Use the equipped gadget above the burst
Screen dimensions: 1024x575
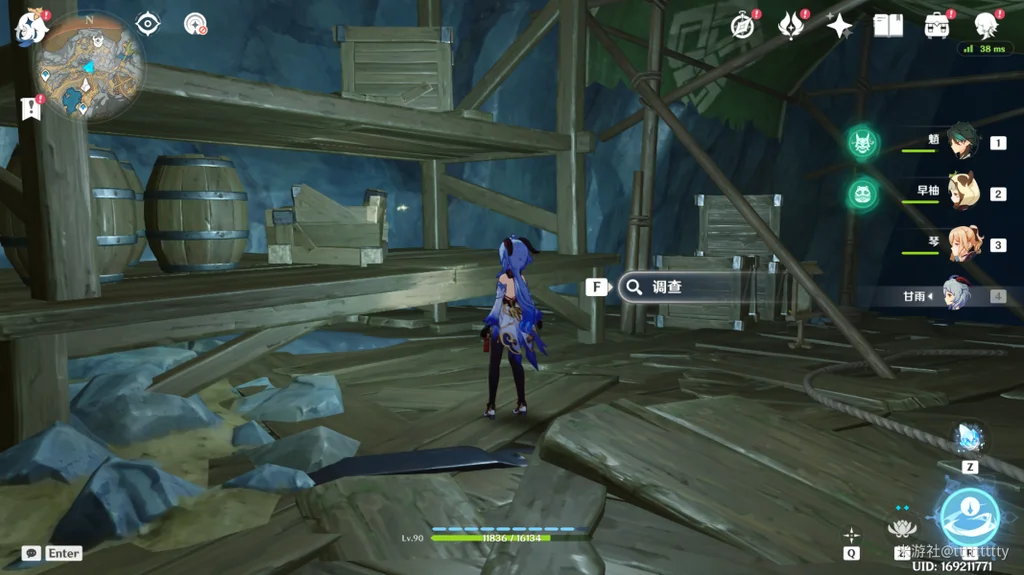(x=969, y=438)
